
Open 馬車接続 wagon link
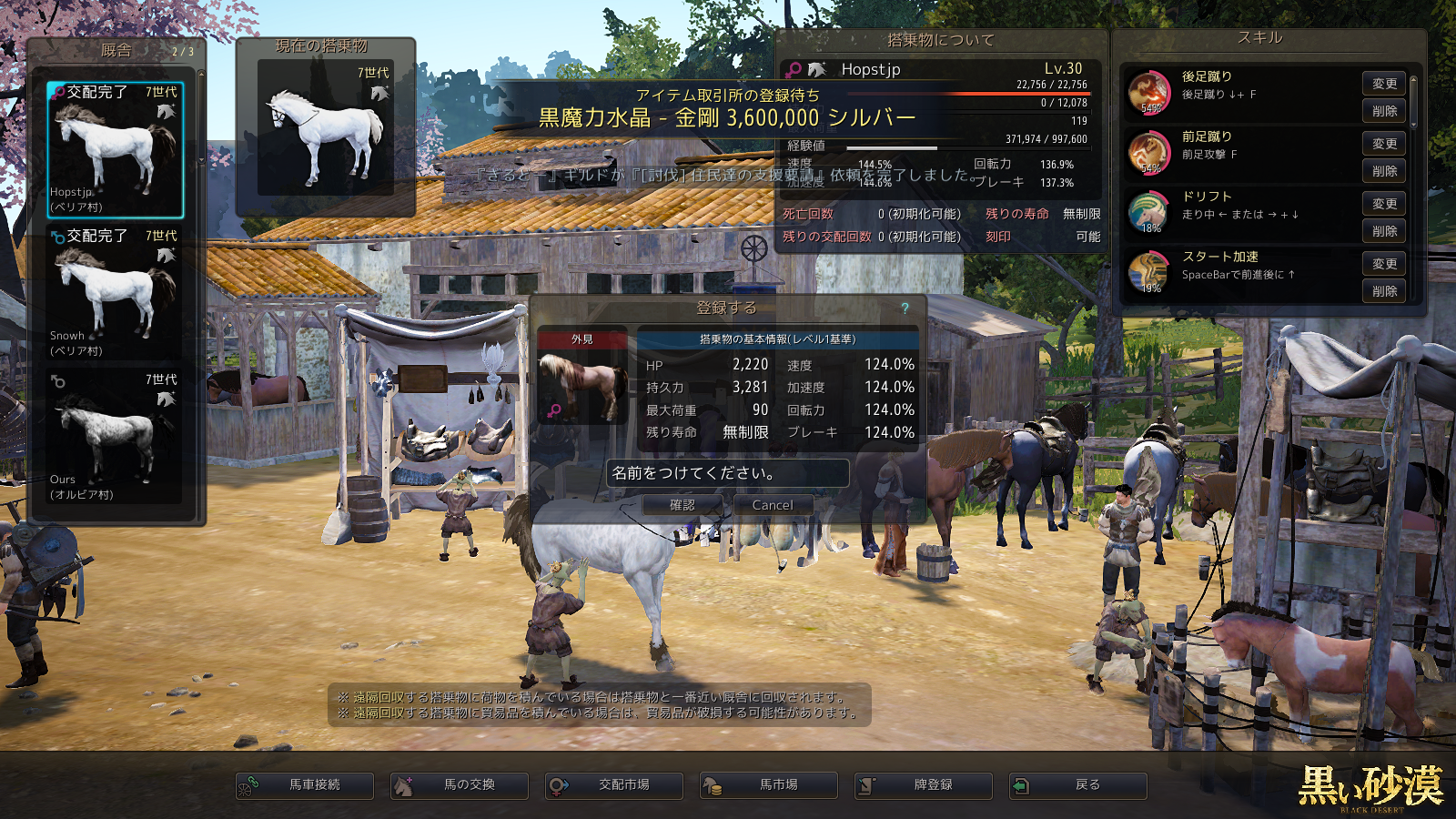click(305, 785)
